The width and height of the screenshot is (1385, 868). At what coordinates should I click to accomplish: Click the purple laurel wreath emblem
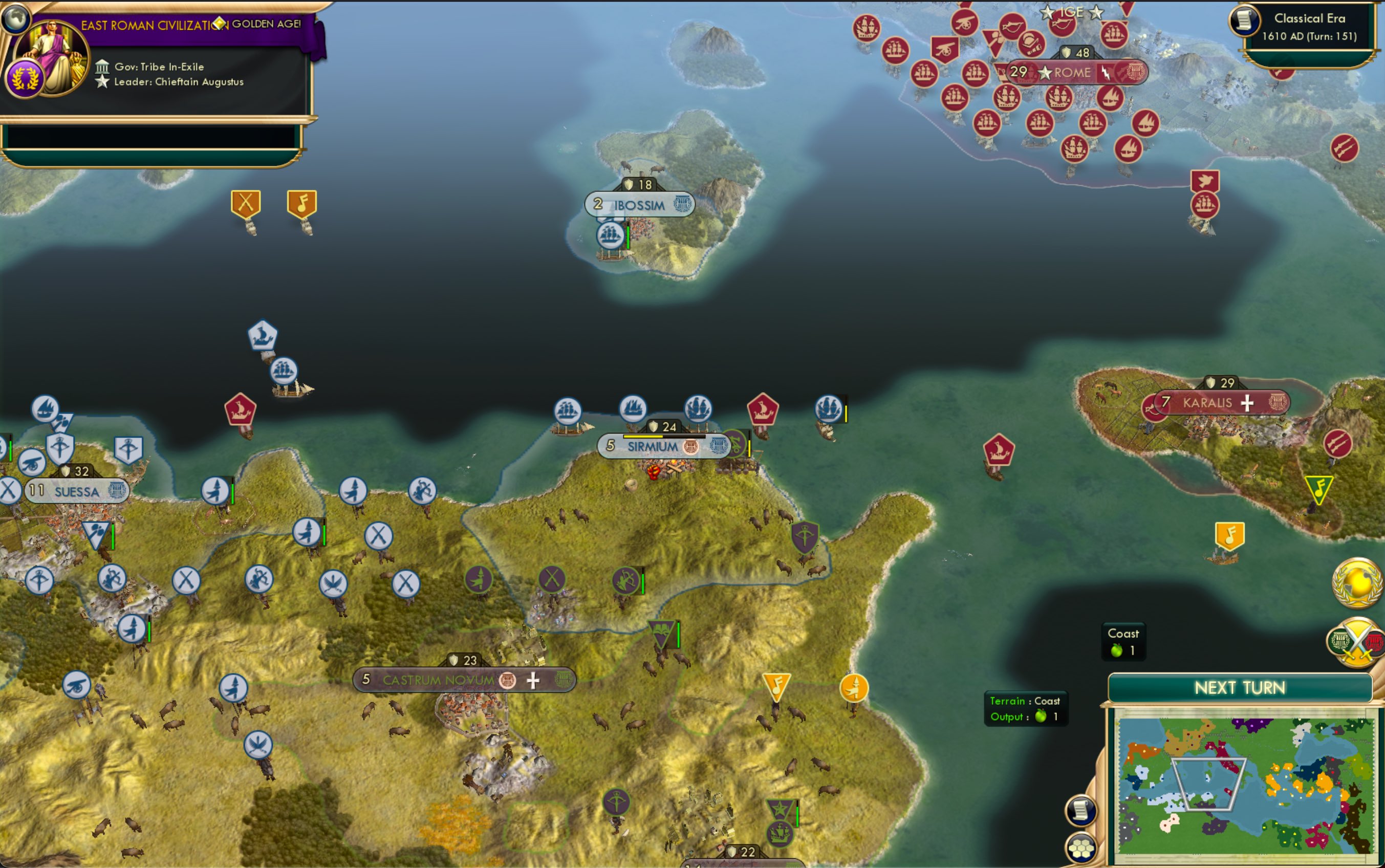coord(24,78)
